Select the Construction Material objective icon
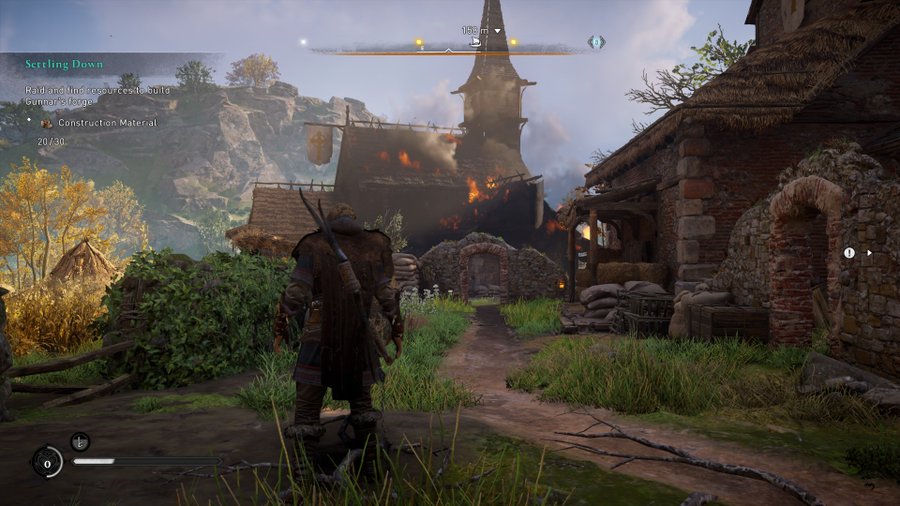 click(x=47, y=122)
